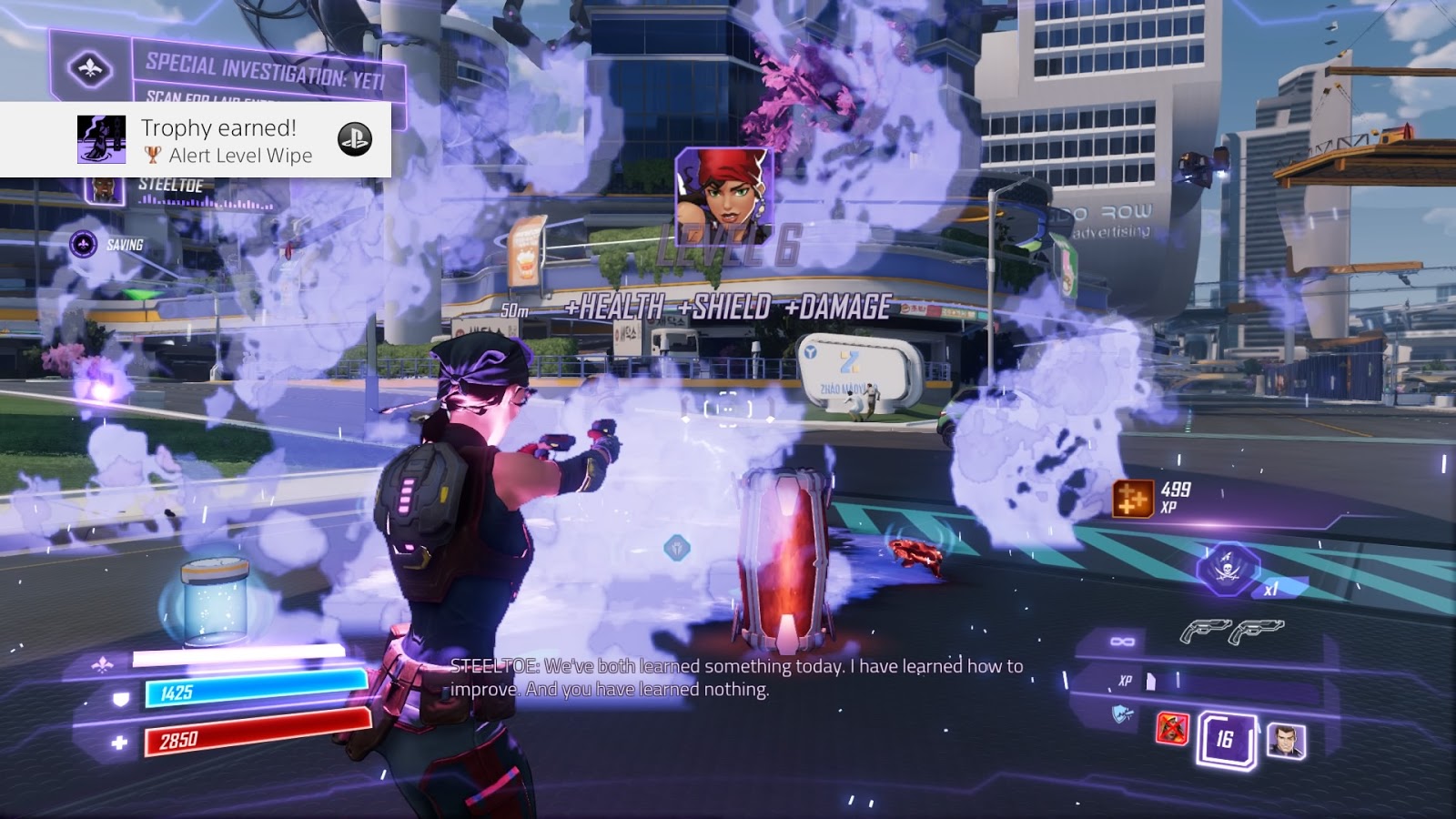
Task: Click Steeltoe's speaker portrait
Action: click(x=105, y=189)
